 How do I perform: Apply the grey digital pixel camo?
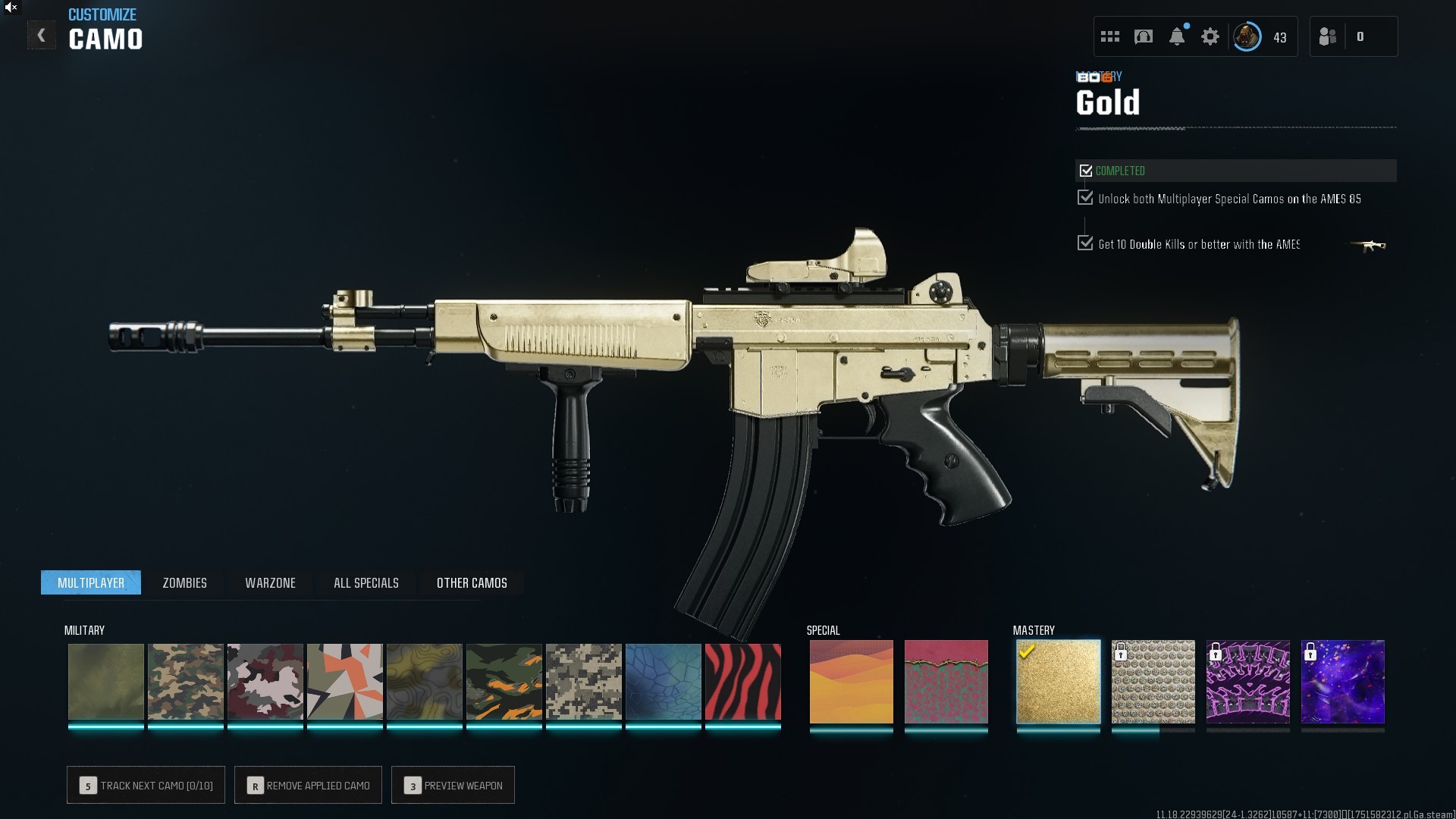click(x=583, y=682)
